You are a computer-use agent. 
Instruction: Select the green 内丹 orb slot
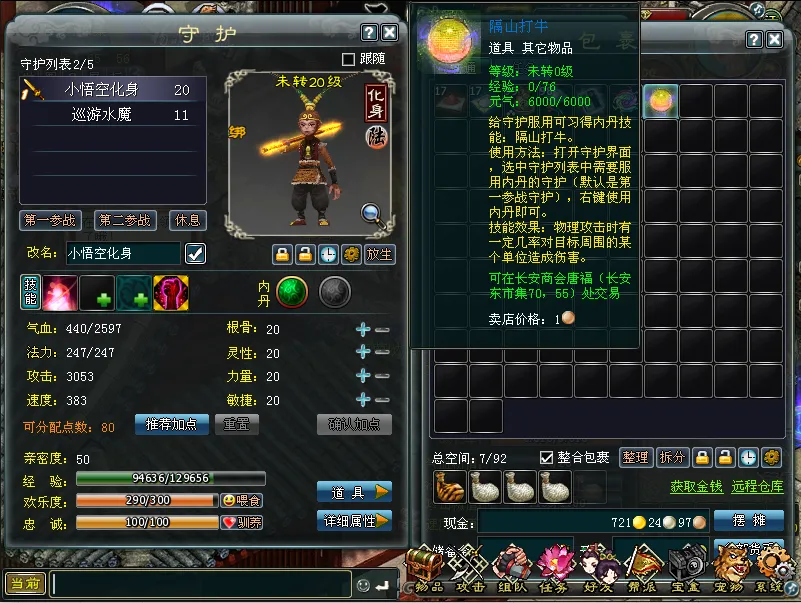point(292,290)
